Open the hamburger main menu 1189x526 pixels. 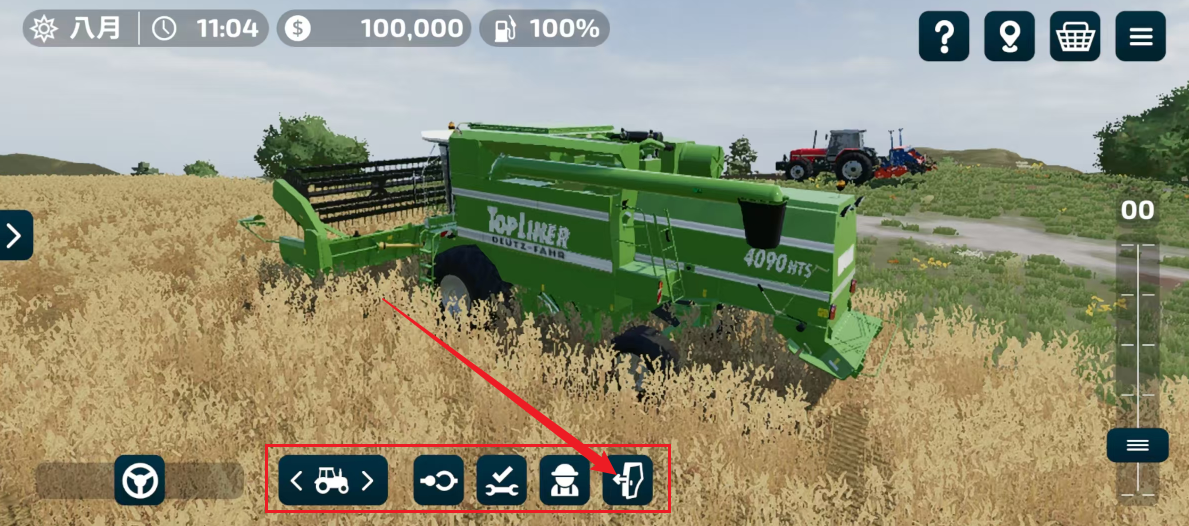(1141, 37)
